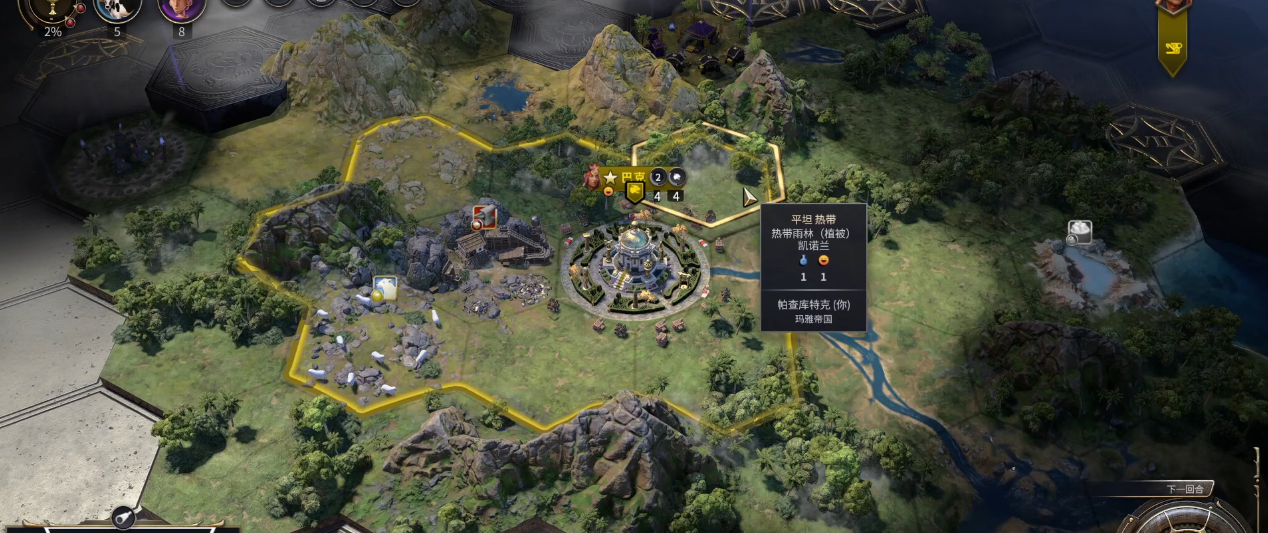
Task: Select the yellow shield unit flag
Action: point(635,194)
